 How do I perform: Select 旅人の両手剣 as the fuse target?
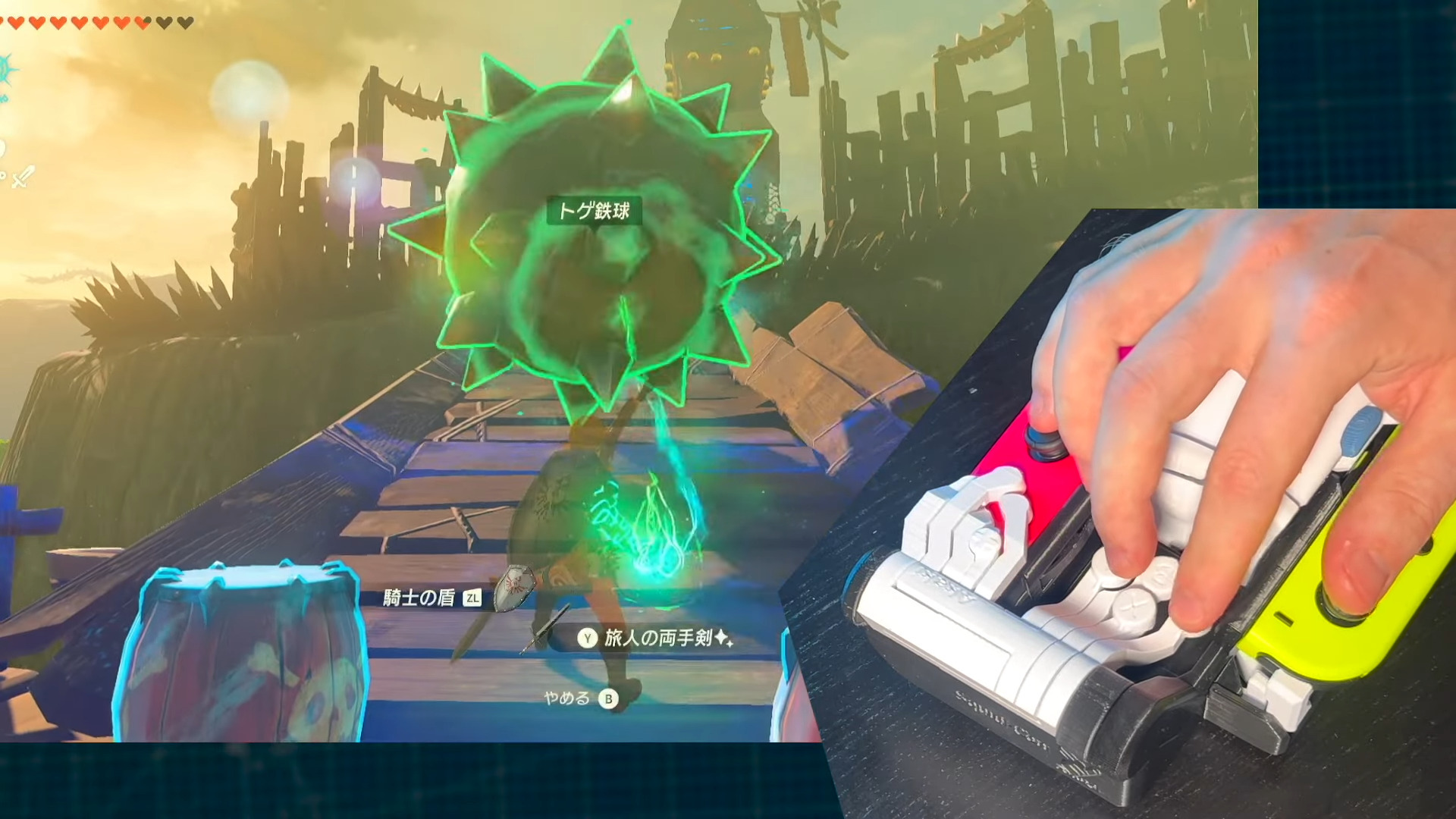click(x=657, y=639)
